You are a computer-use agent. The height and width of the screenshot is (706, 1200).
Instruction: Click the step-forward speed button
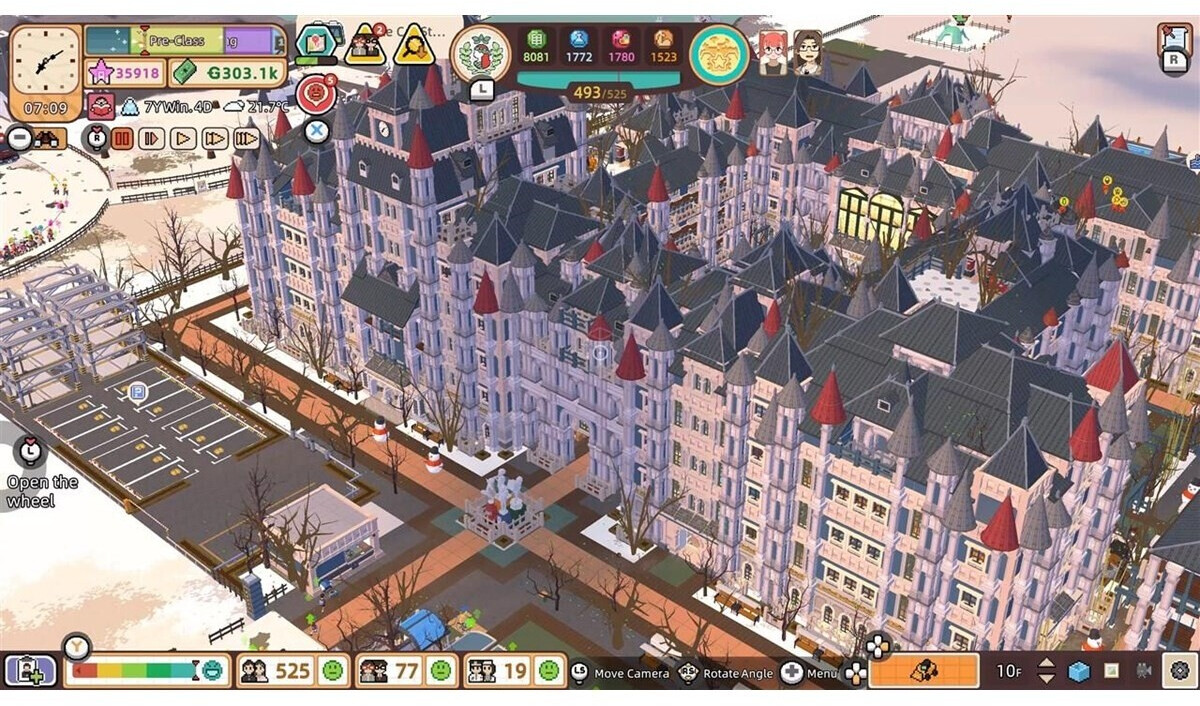[x=152, y=138]
